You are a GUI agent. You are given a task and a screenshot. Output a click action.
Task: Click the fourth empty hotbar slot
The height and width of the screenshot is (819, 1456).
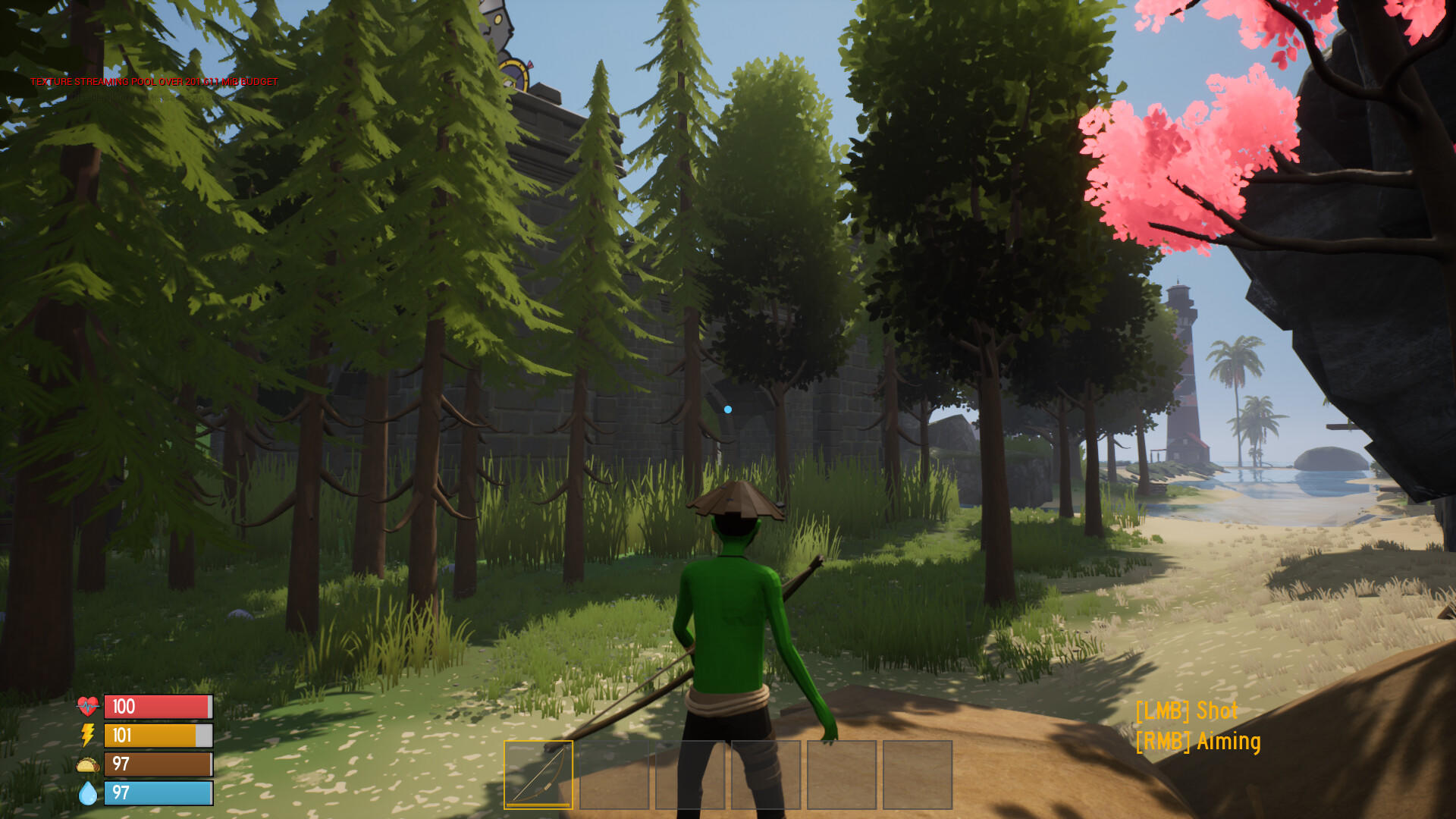click(766, 775)
